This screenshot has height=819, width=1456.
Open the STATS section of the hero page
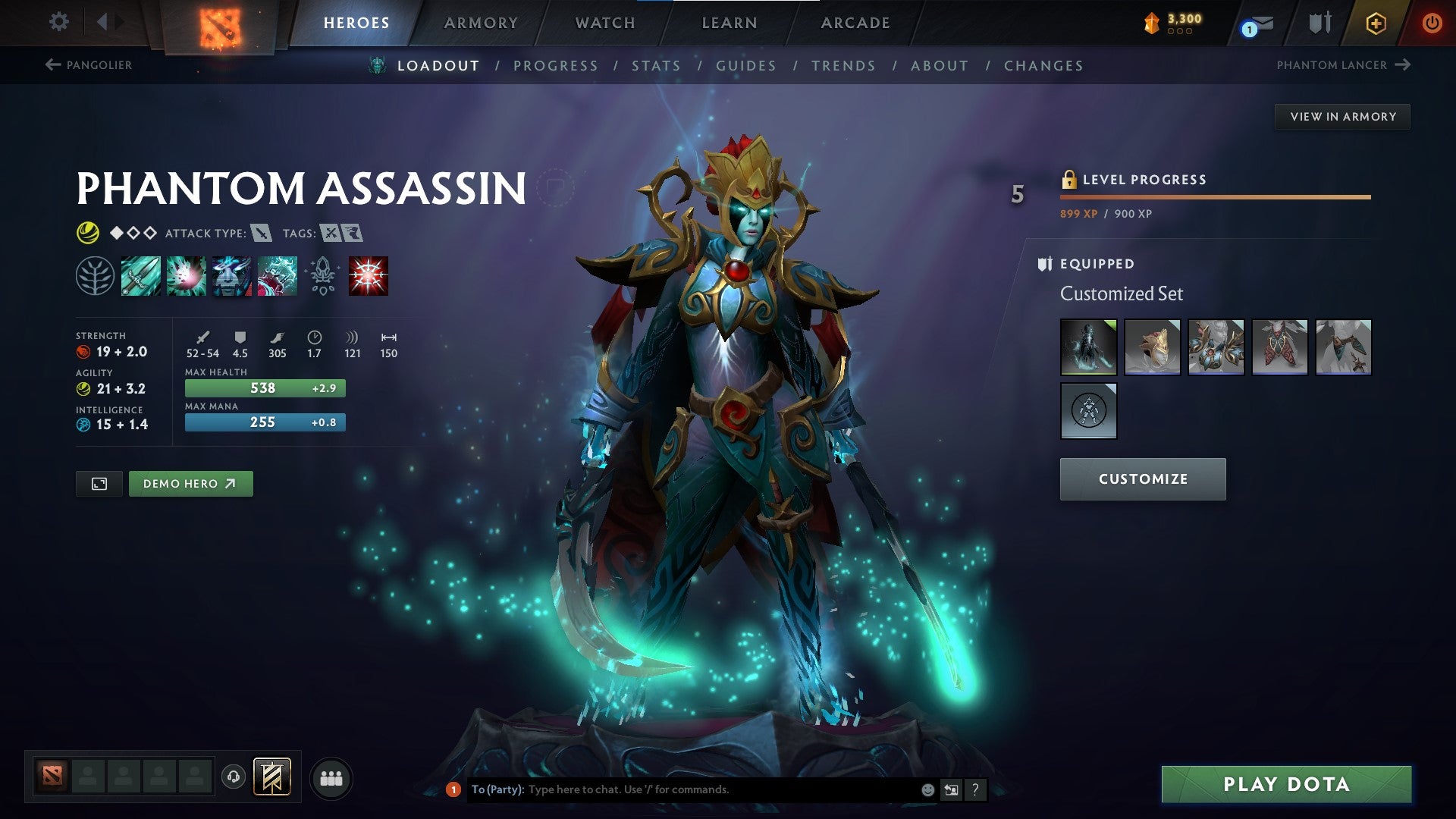657,65
